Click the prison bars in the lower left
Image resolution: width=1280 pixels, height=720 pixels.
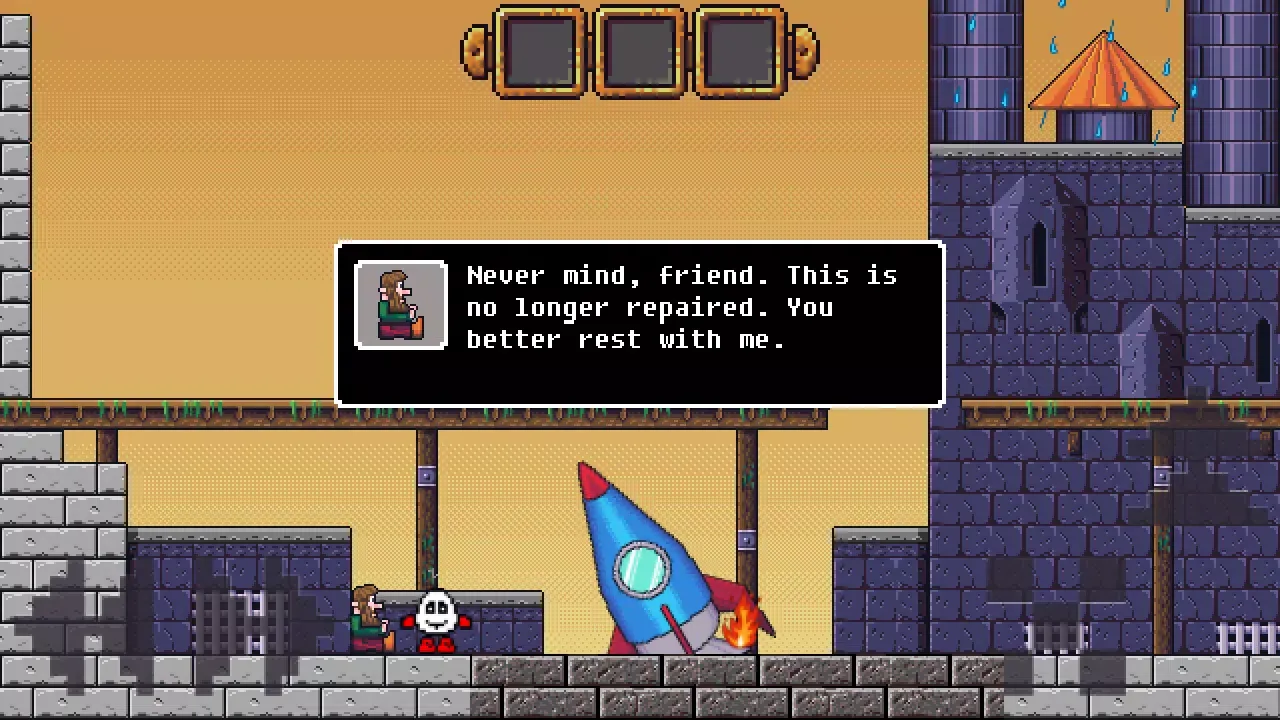(x=240, y=620)
